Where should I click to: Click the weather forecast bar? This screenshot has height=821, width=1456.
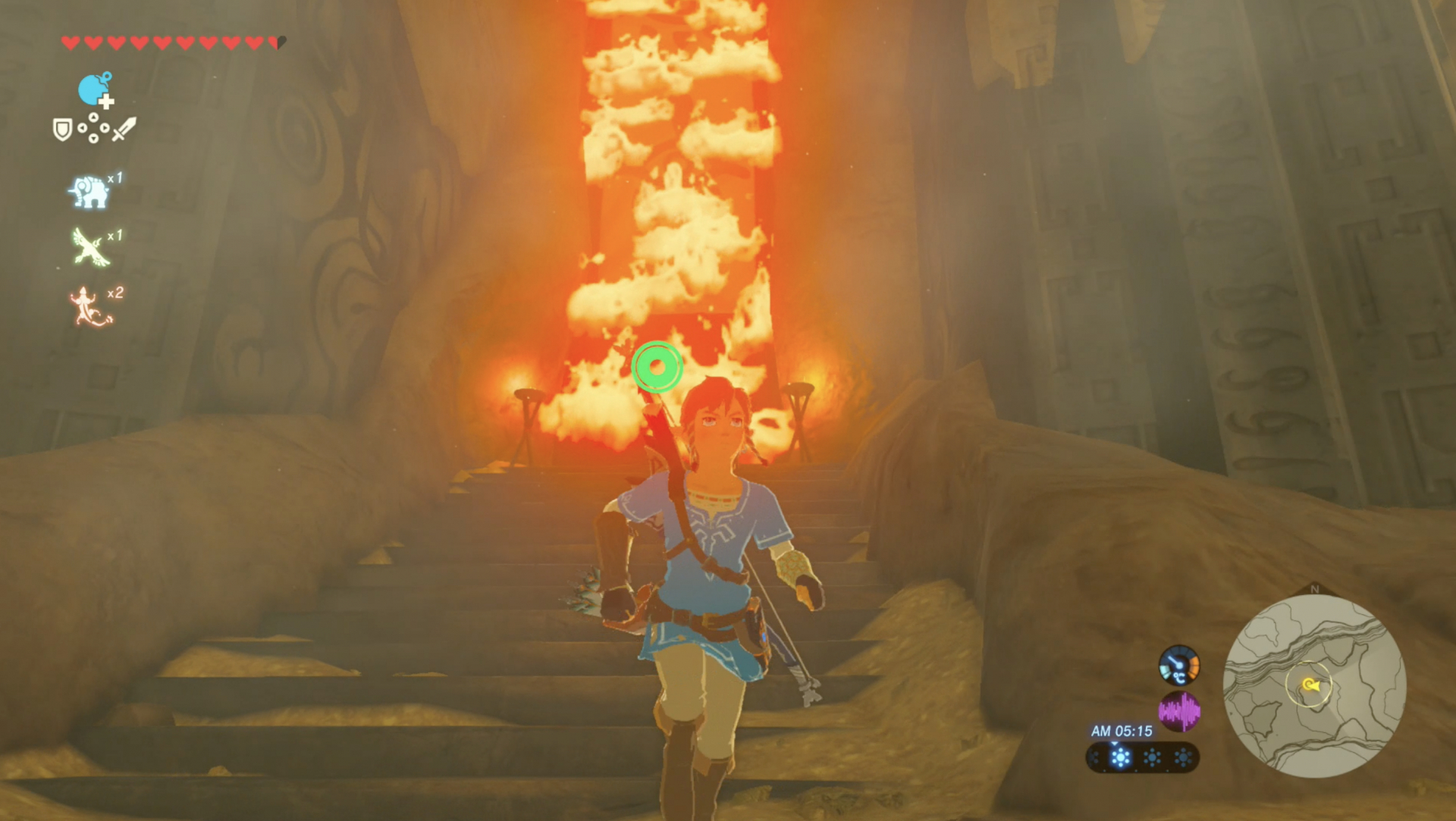coord(1143,757)
